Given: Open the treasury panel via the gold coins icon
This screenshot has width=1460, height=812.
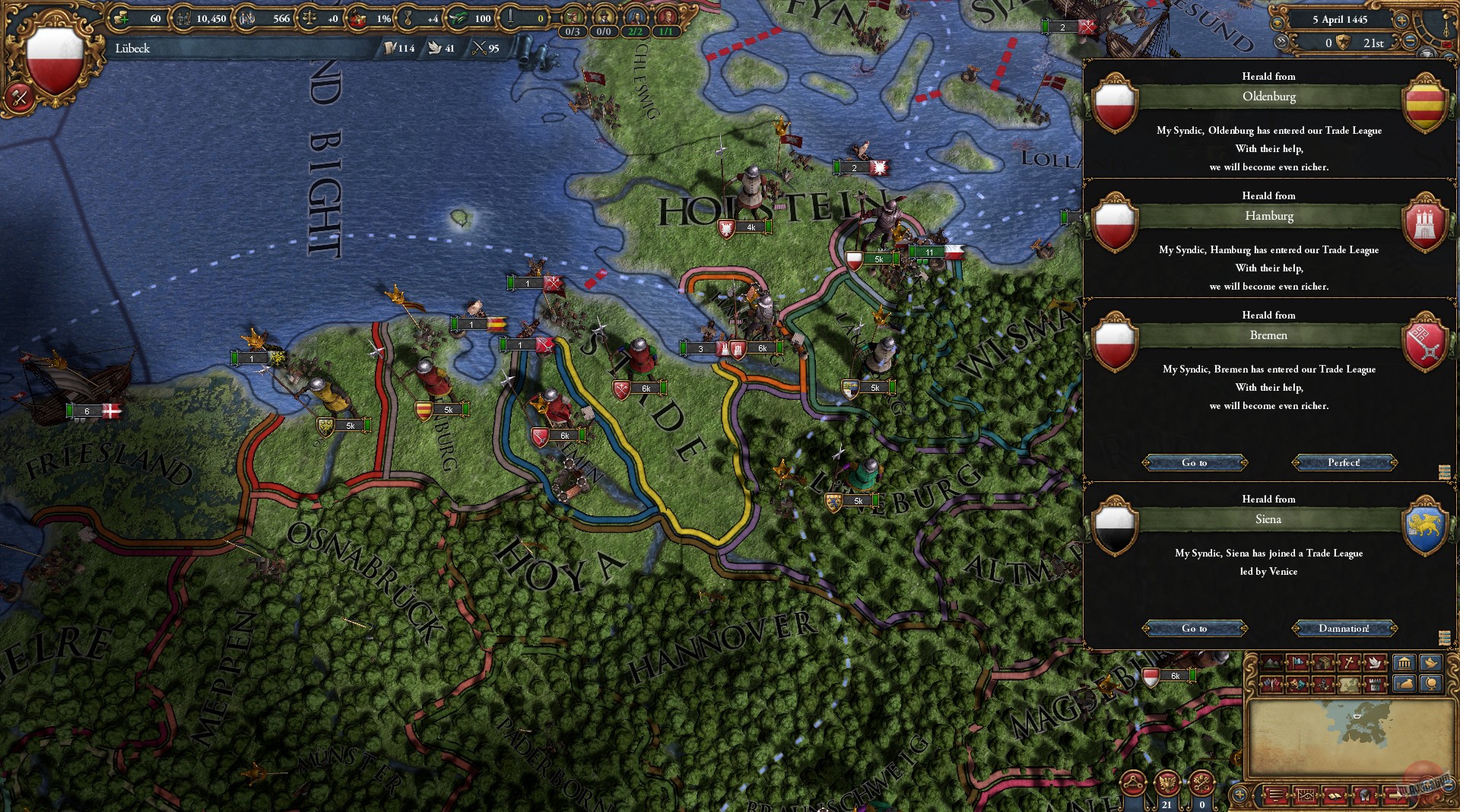Looking at the screenshot, I should [x=119, y=17].
